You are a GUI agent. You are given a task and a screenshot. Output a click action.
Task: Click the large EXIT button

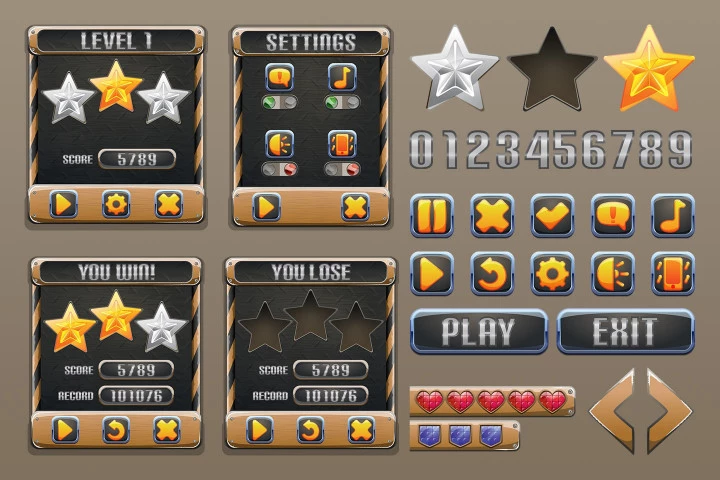(x=624, y=331)
